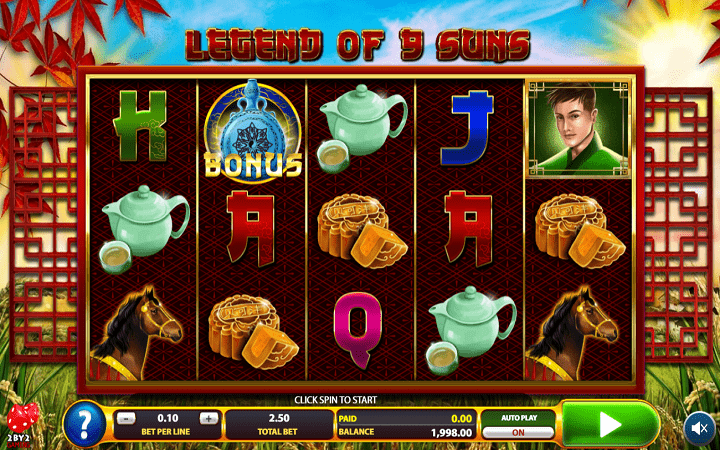The image size is (720, 450).
Task: Open the help question mark info
Action: (x=84, y=424)
